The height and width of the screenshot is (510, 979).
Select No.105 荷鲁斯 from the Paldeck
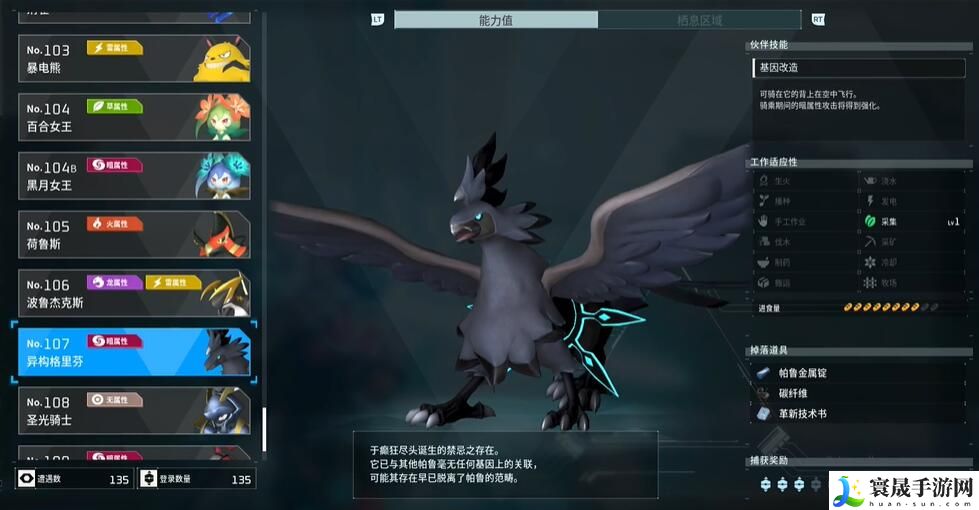[133, 234]
